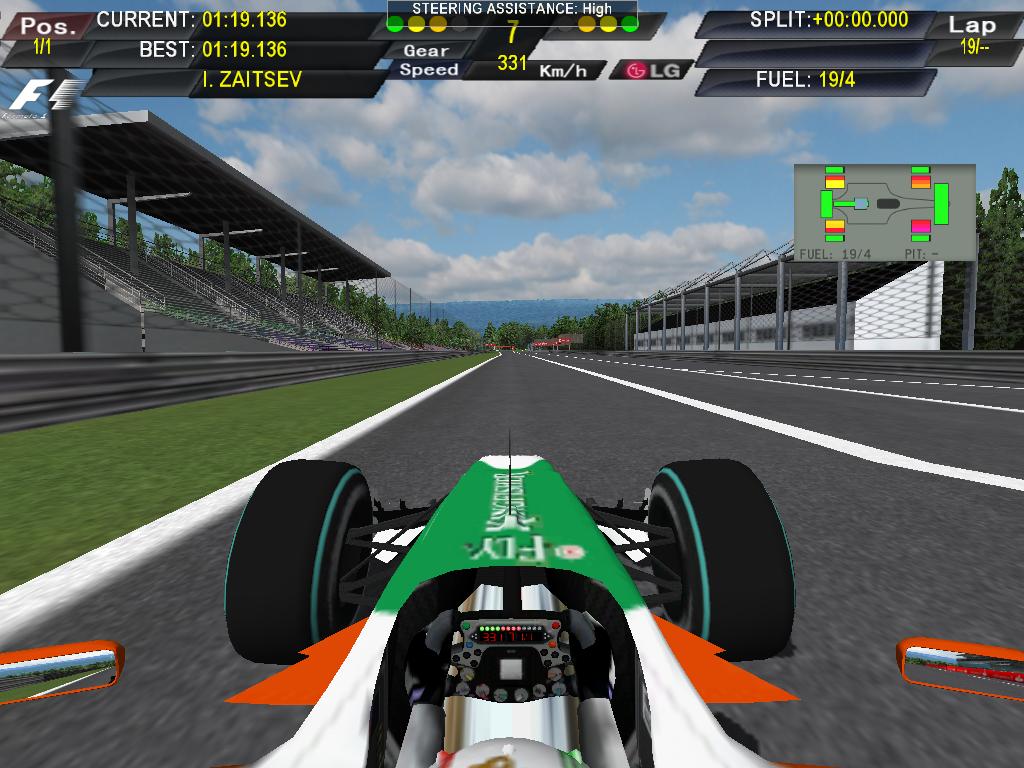
Task: Click the F1 logo badge
Action: point(42,97)
